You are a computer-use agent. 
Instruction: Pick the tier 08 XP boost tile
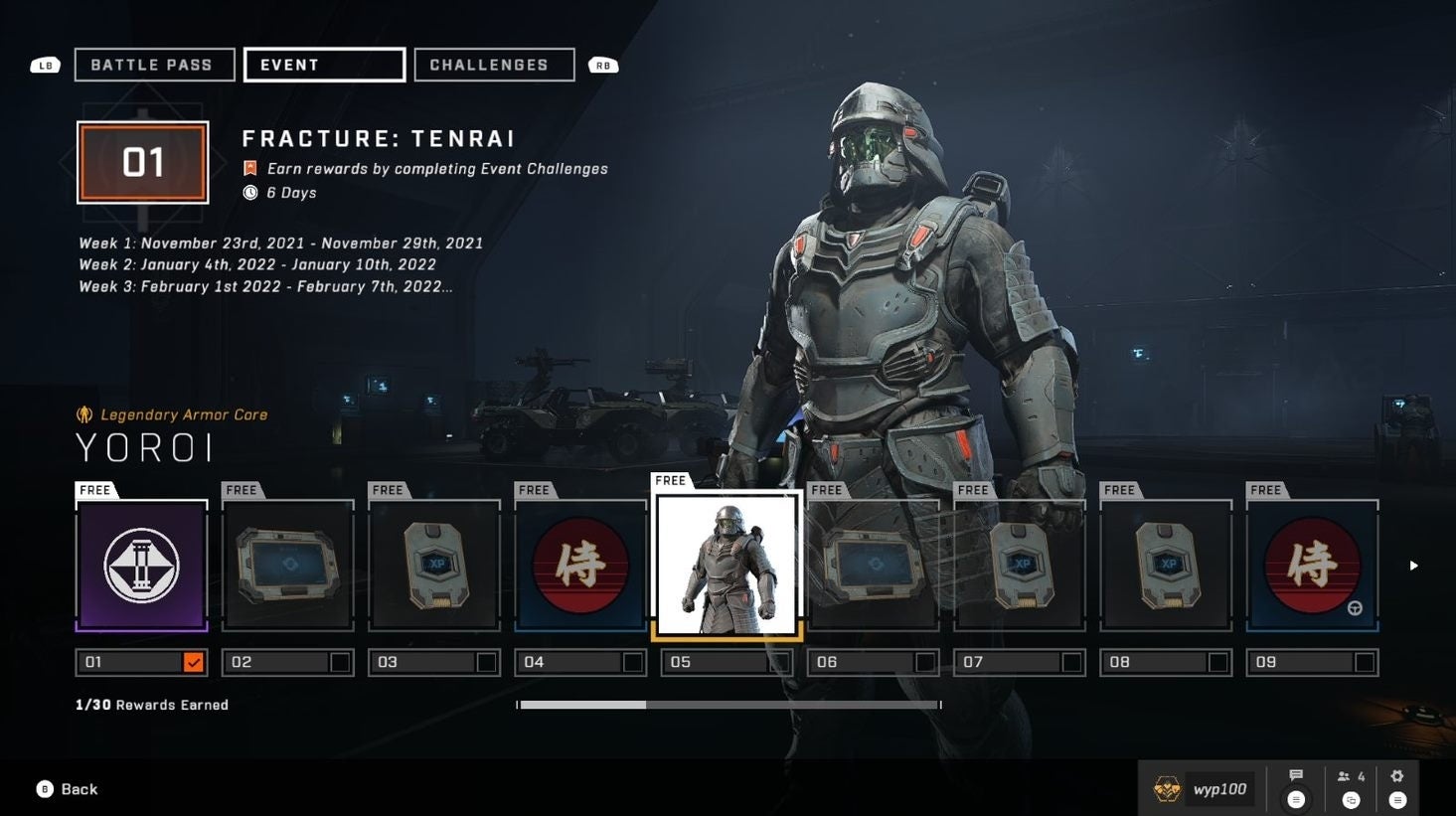click(1166, 566)
